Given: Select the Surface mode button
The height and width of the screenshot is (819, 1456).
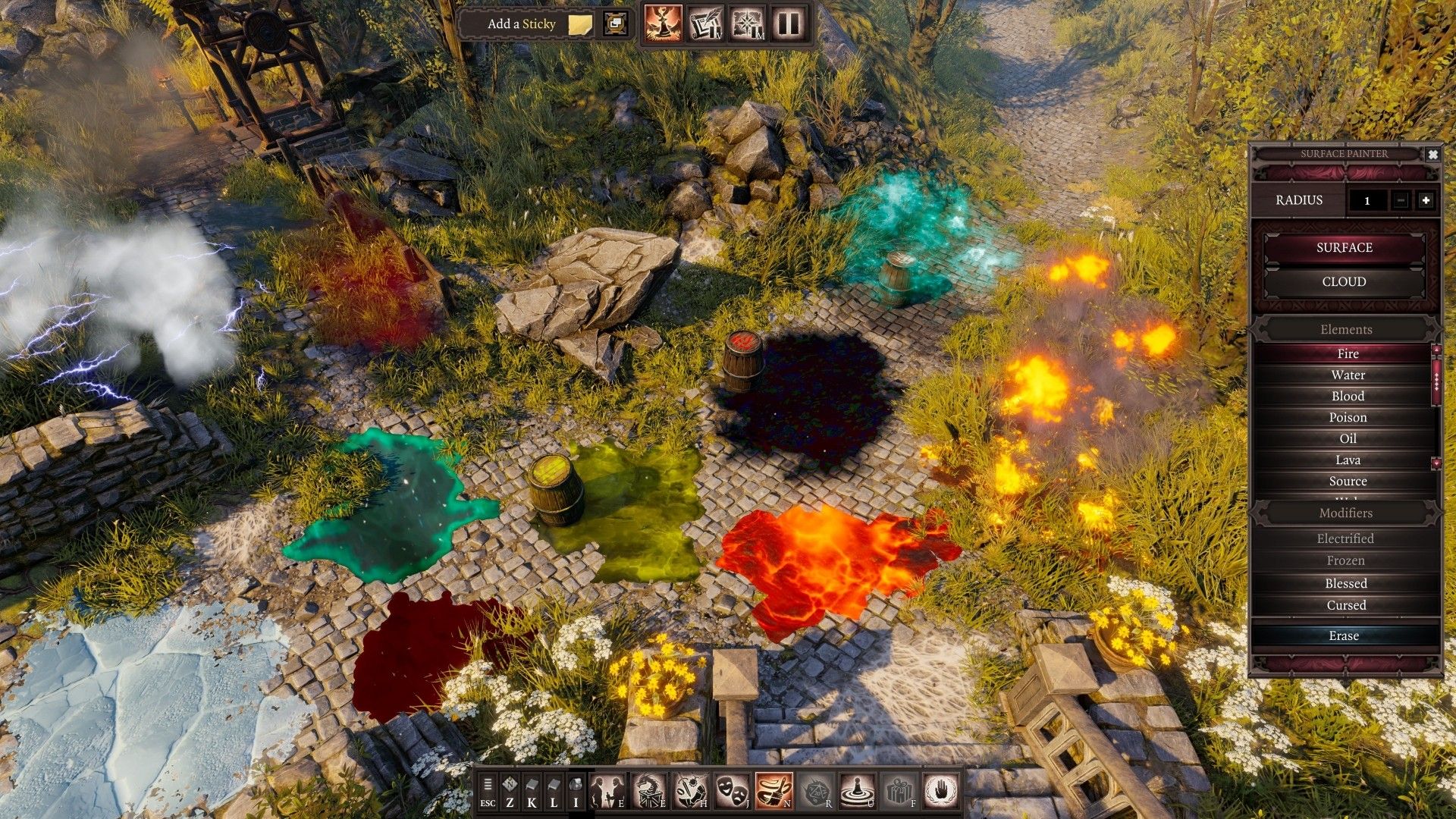Looking at the screenshot, I should coord(1344,248).
